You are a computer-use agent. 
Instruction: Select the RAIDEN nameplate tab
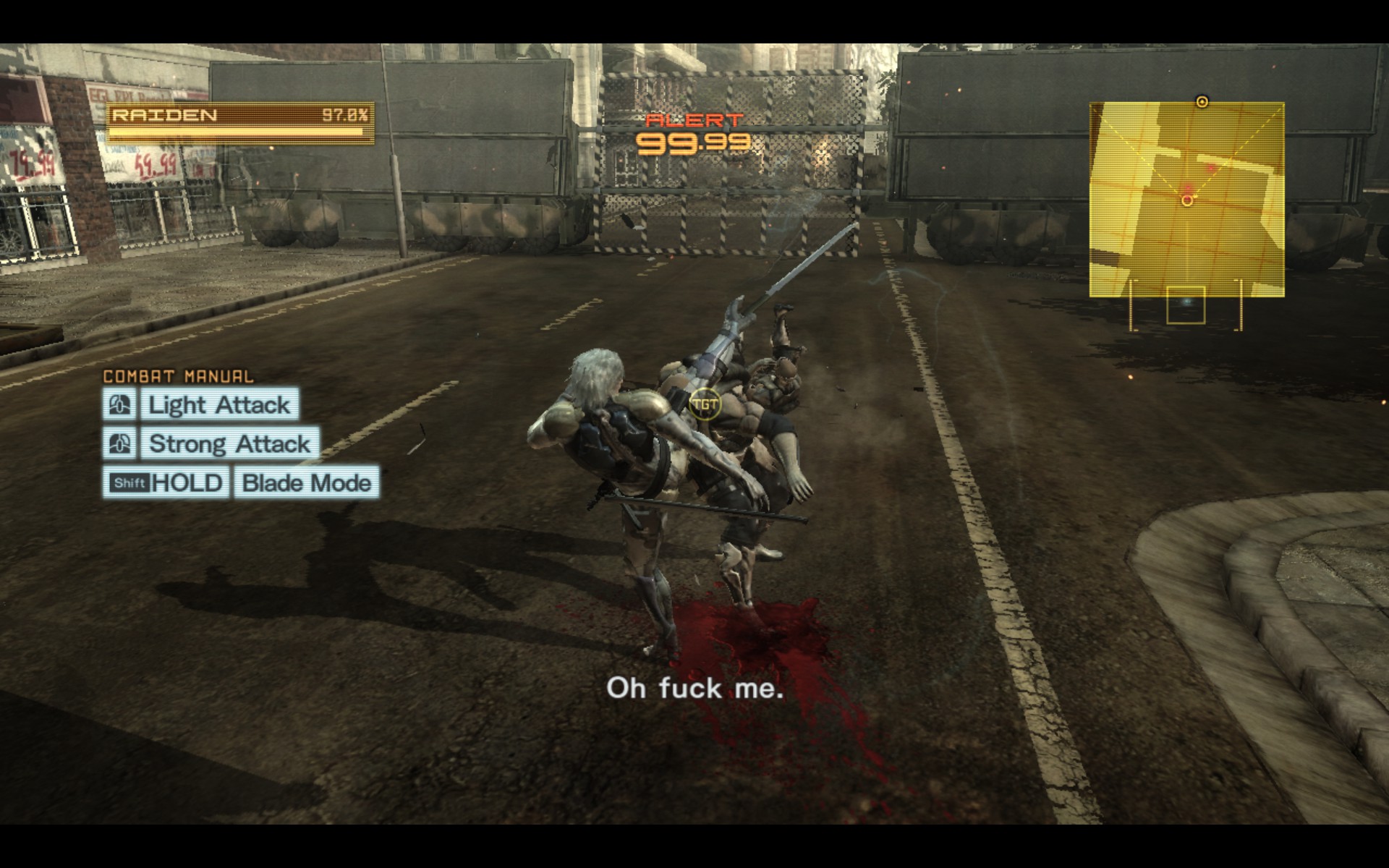[165, 114]
